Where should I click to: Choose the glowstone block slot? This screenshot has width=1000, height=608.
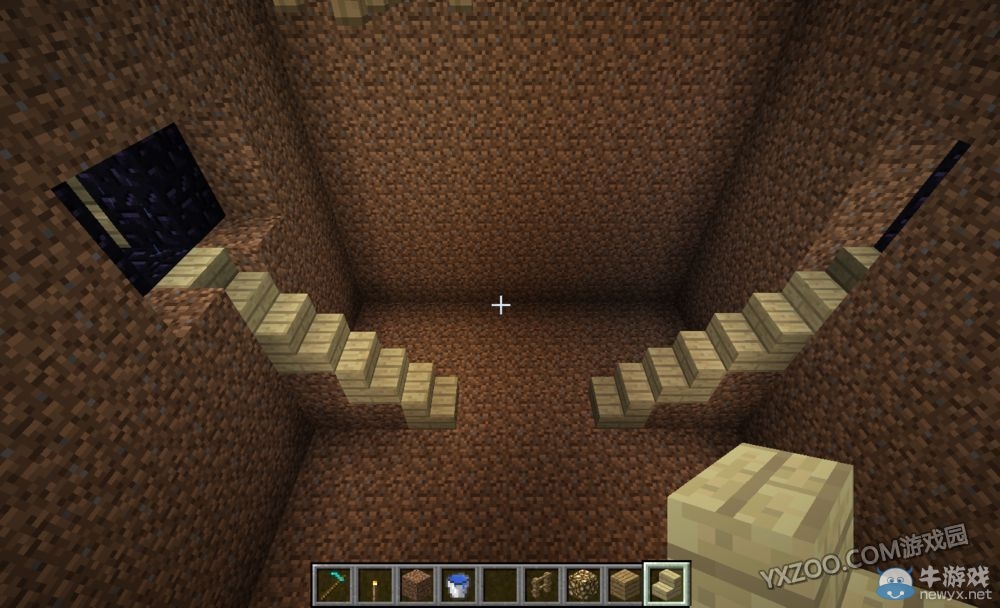tap(583, 583)
